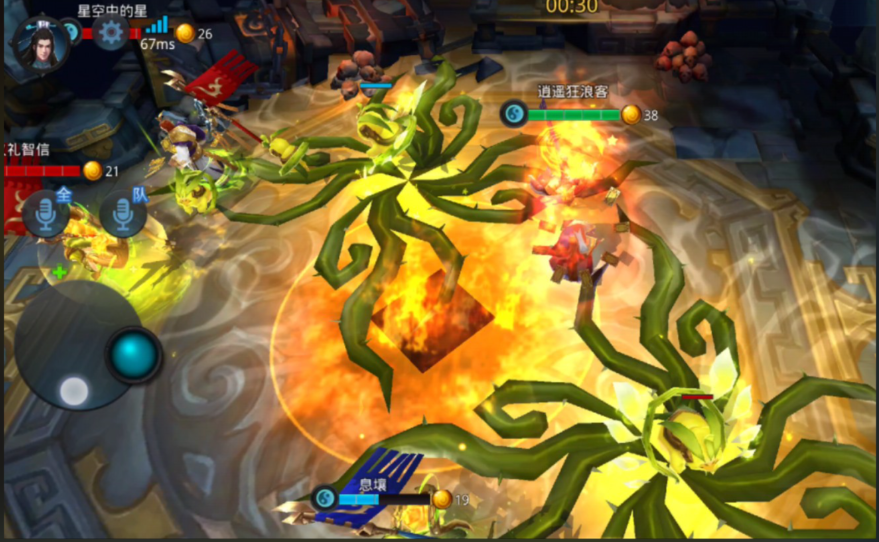Select the hero portrait avatar
This screenshot has width=879, height=542.
pyautogui.click(x=41, y=43)
